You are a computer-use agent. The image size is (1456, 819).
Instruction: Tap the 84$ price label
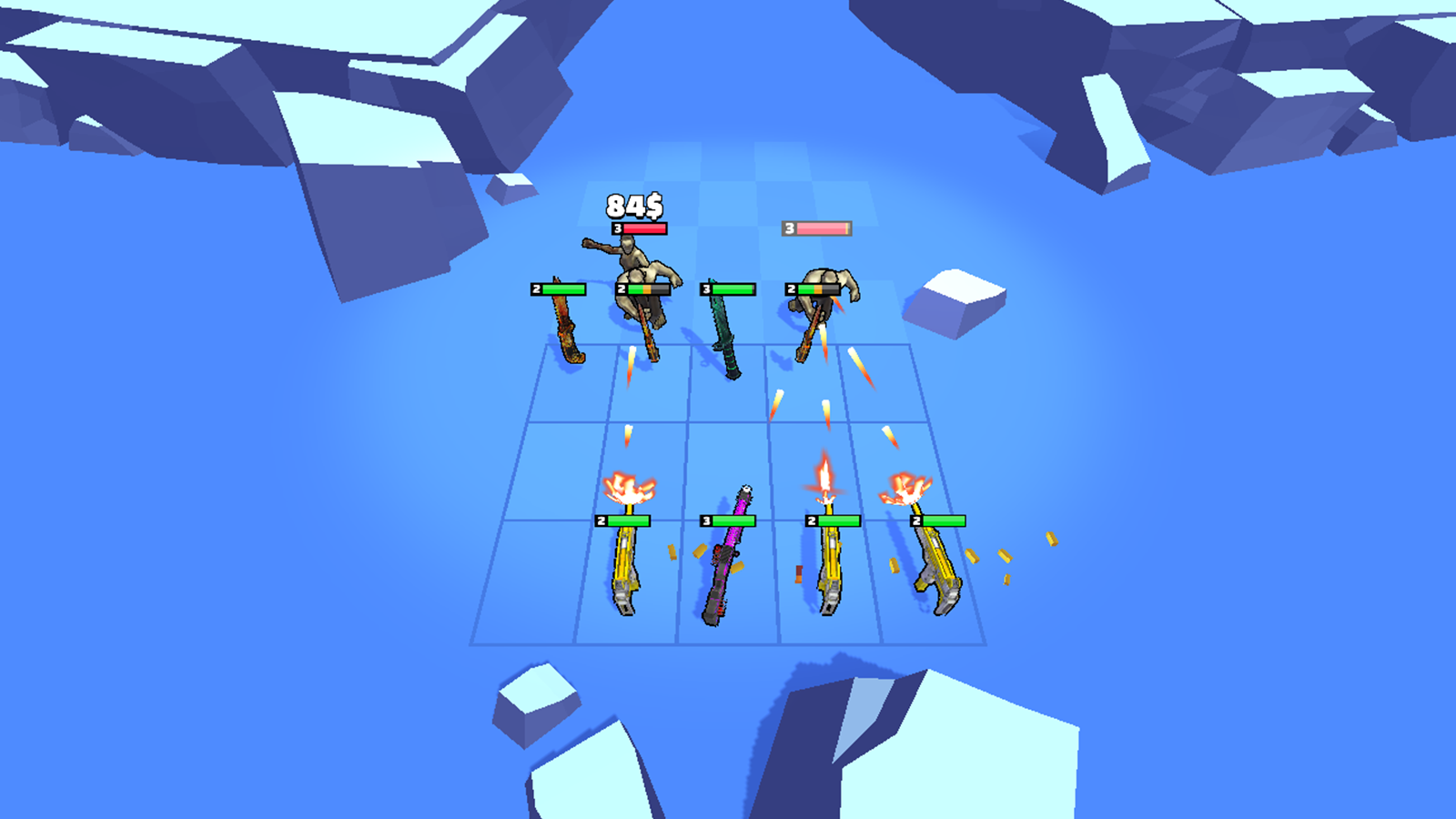(x=632, y=206)
